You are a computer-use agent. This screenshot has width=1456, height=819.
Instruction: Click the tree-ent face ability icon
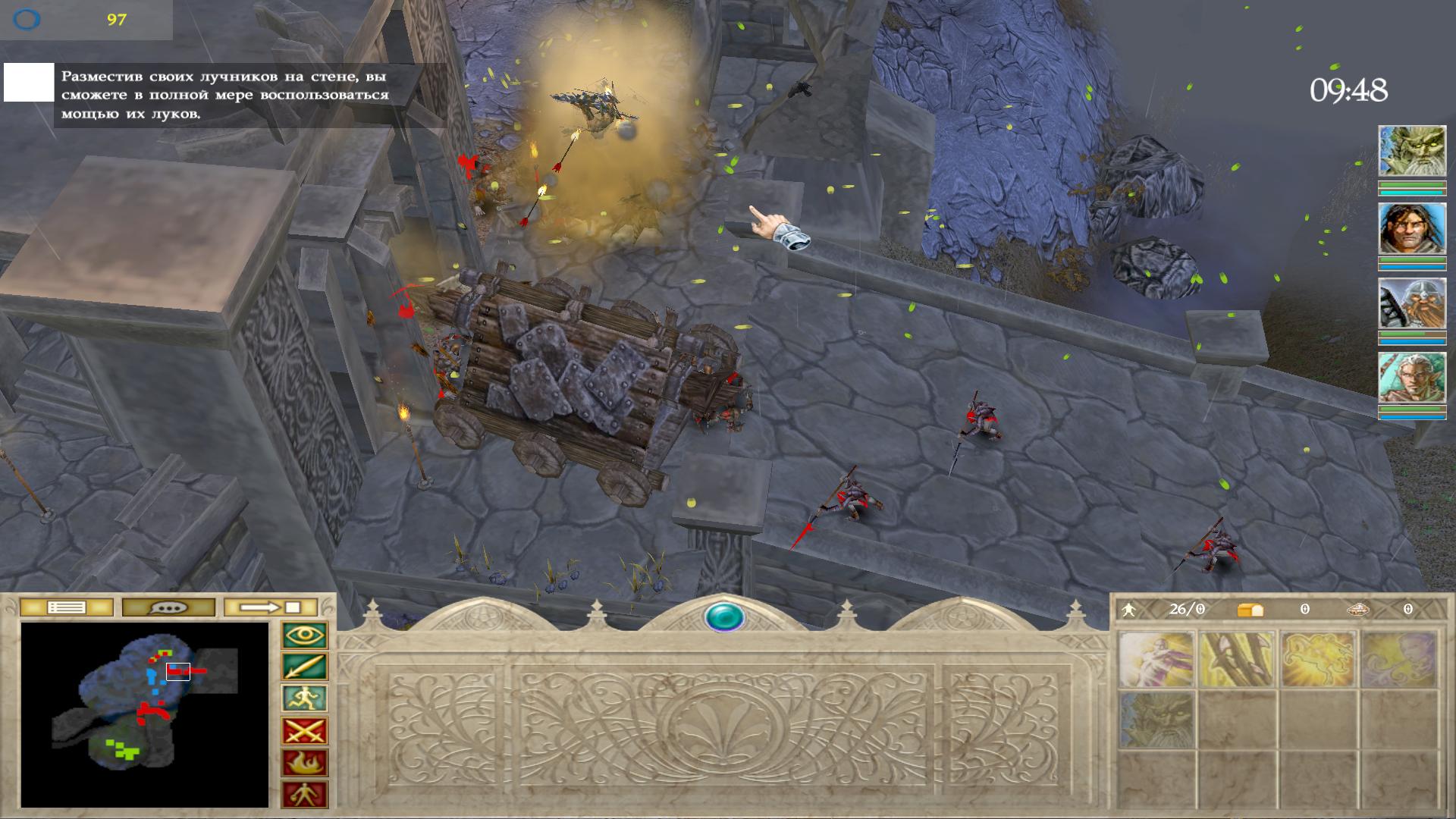(1156, 720)
